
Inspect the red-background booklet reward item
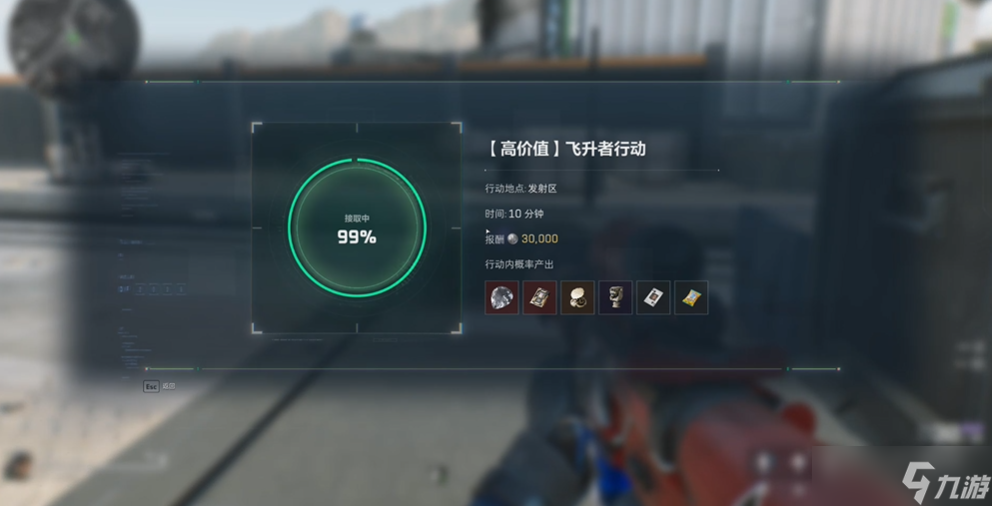coord(540,297)
